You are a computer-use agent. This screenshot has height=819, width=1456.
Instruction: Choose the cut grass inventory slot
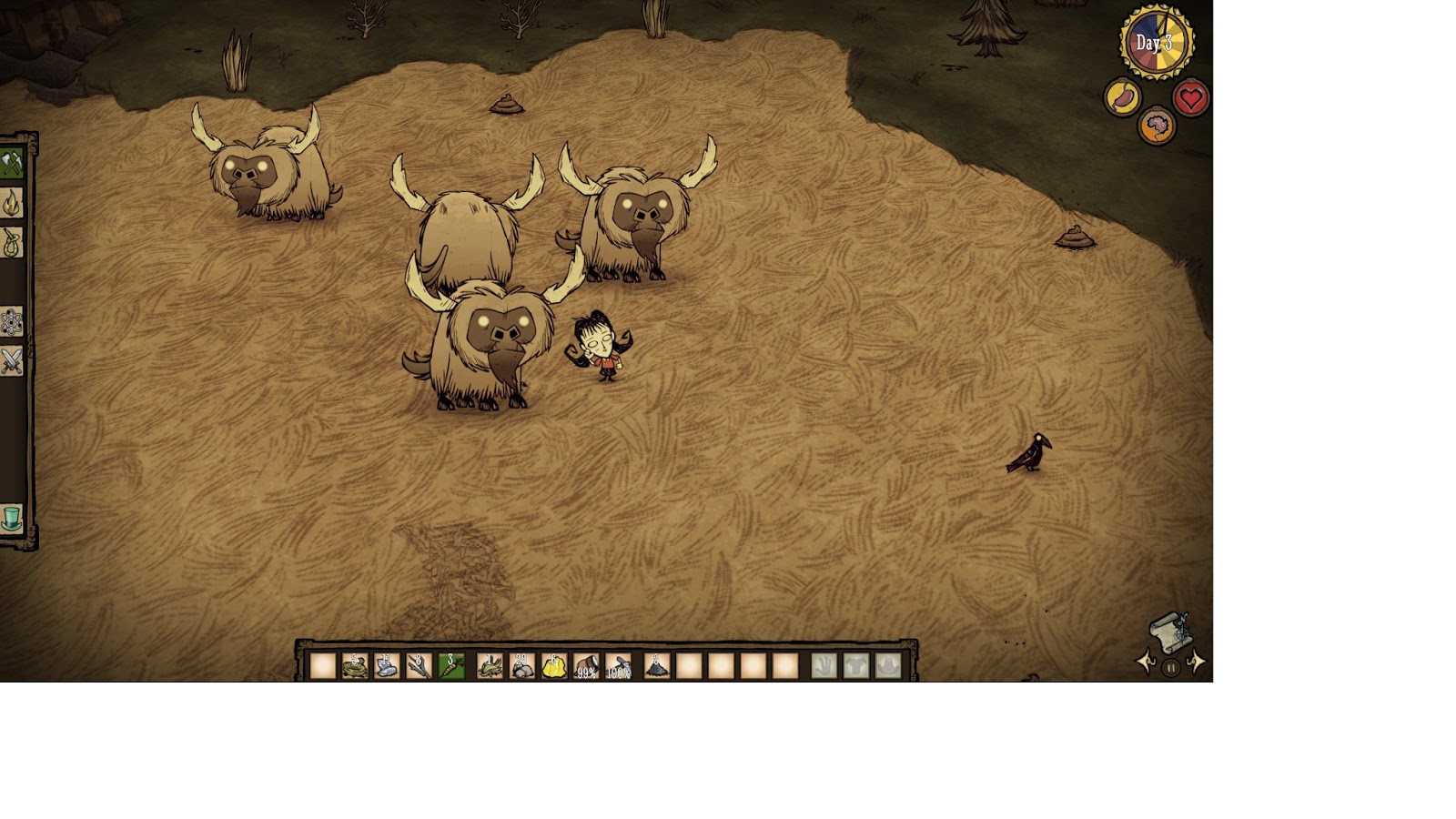point(490,666)
